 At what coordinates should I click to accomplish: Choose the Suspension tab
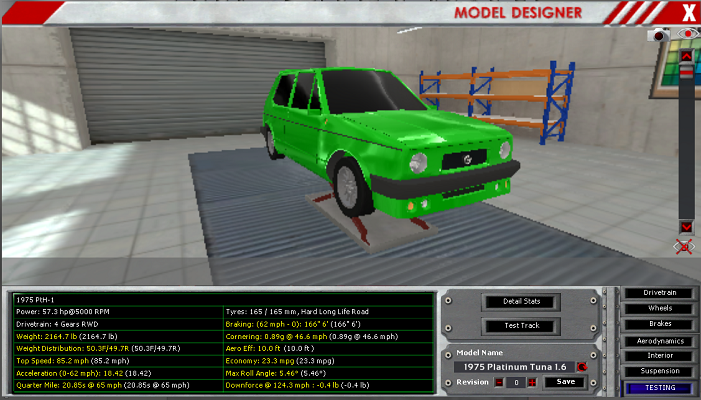[659, 371]
